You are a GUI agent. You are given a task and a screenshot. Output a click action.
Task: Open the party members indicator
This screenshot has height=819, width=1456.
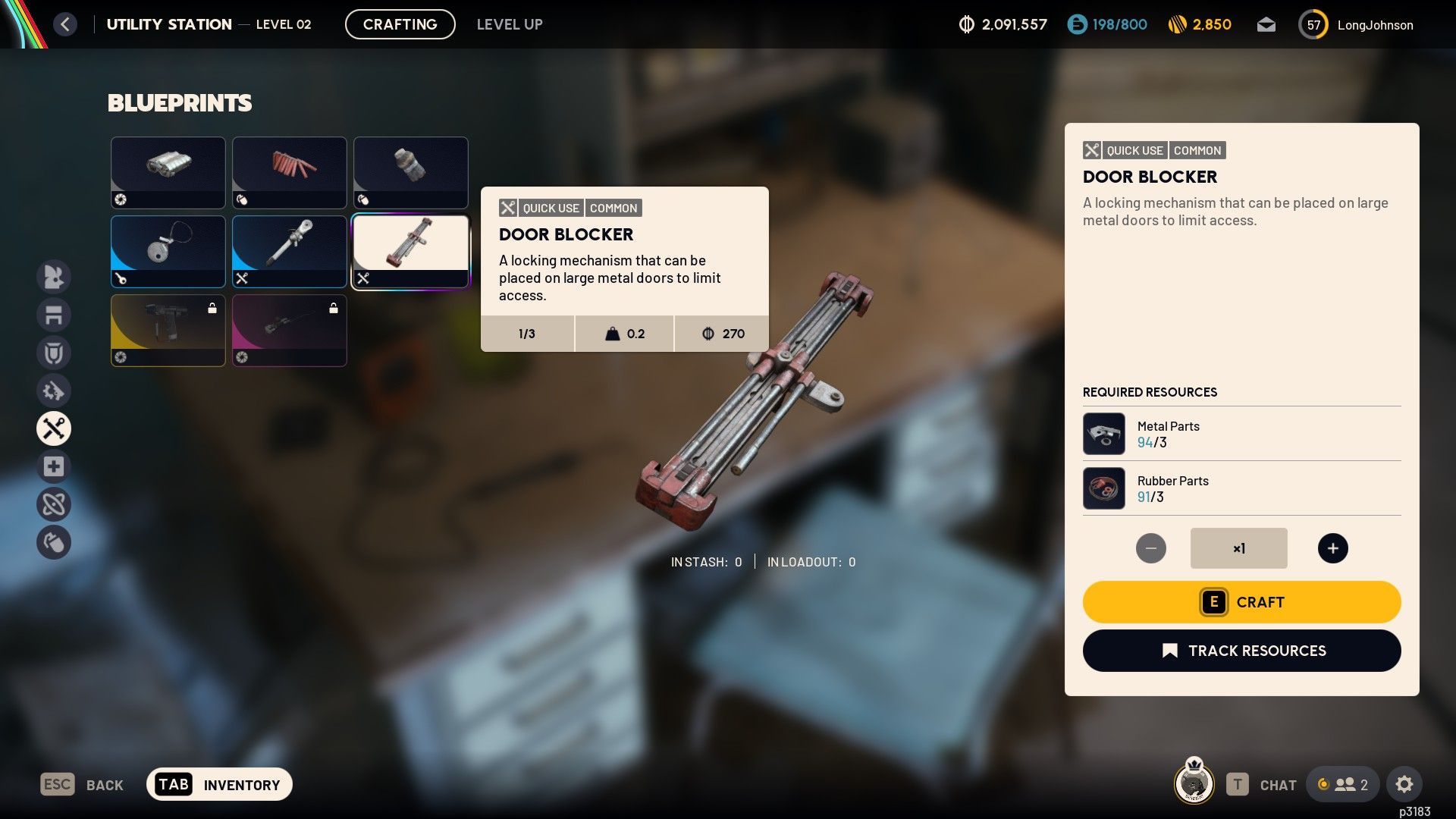(x=1343, y=784)
